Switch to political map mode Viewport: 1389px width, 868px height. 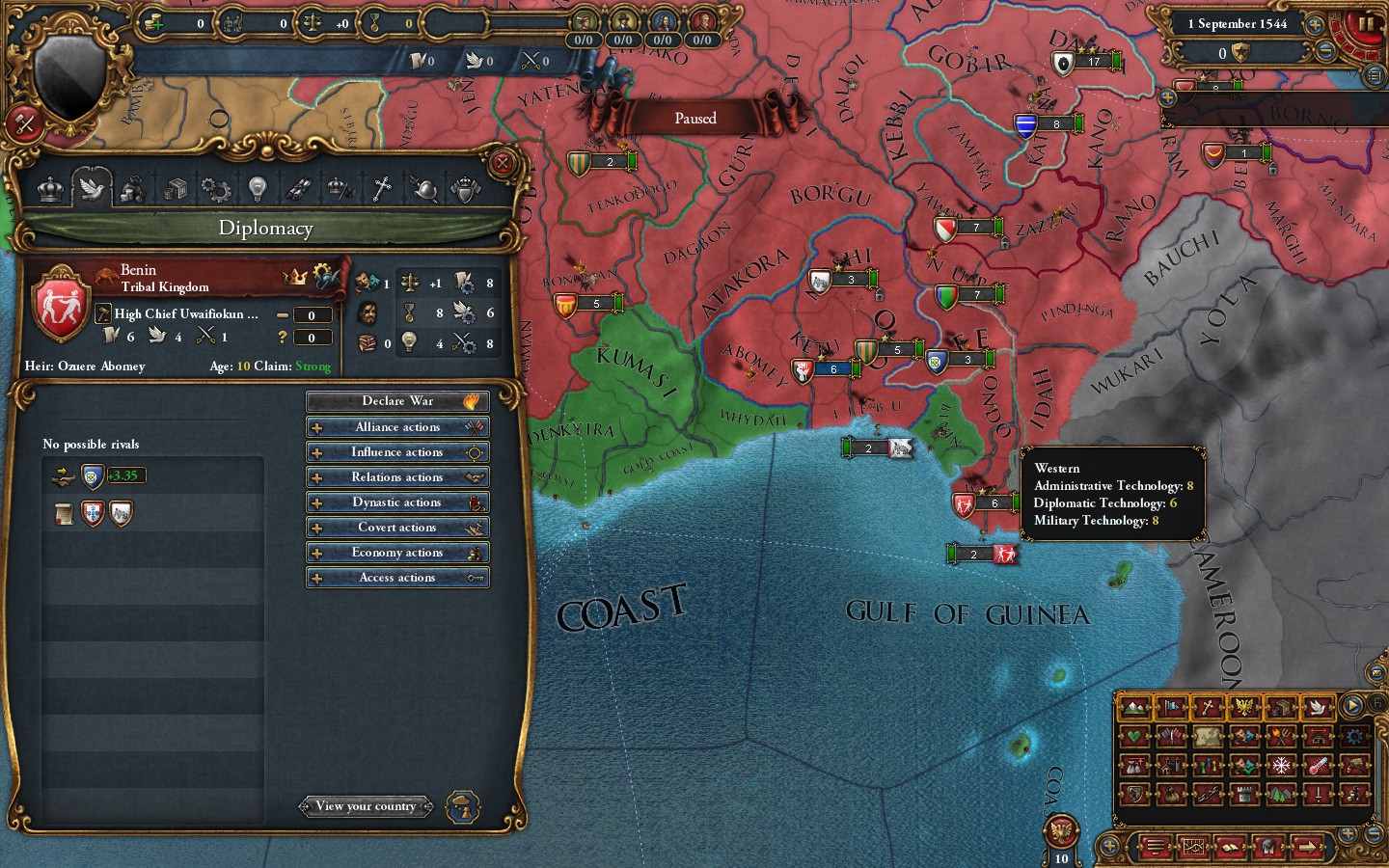point(1171,708)
